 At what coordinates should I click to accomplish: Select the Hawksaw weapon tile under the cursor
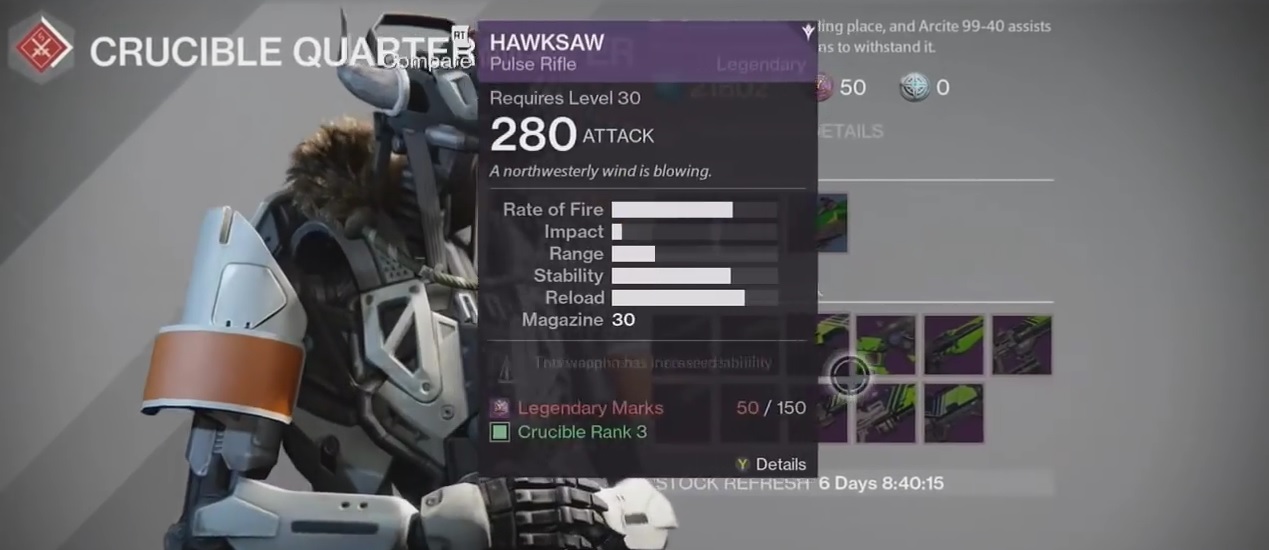click(833, 346)
